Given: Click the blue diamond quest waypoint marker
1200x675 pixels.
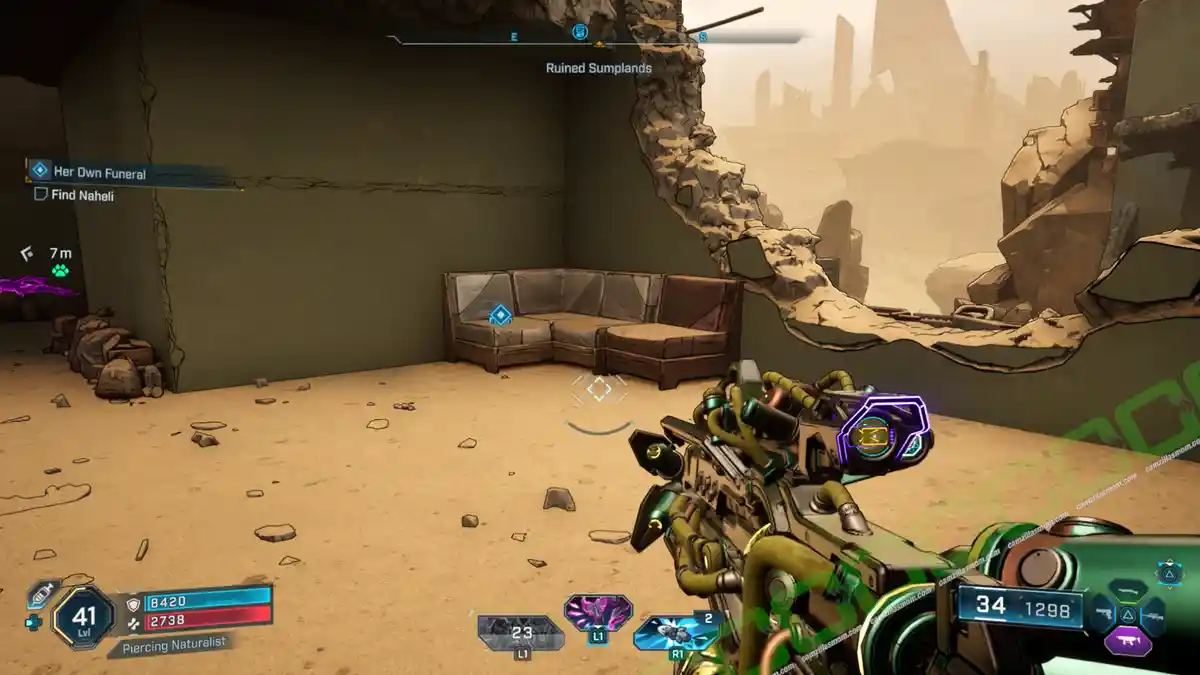Looking at the screenshot, I should click(500, 316).
